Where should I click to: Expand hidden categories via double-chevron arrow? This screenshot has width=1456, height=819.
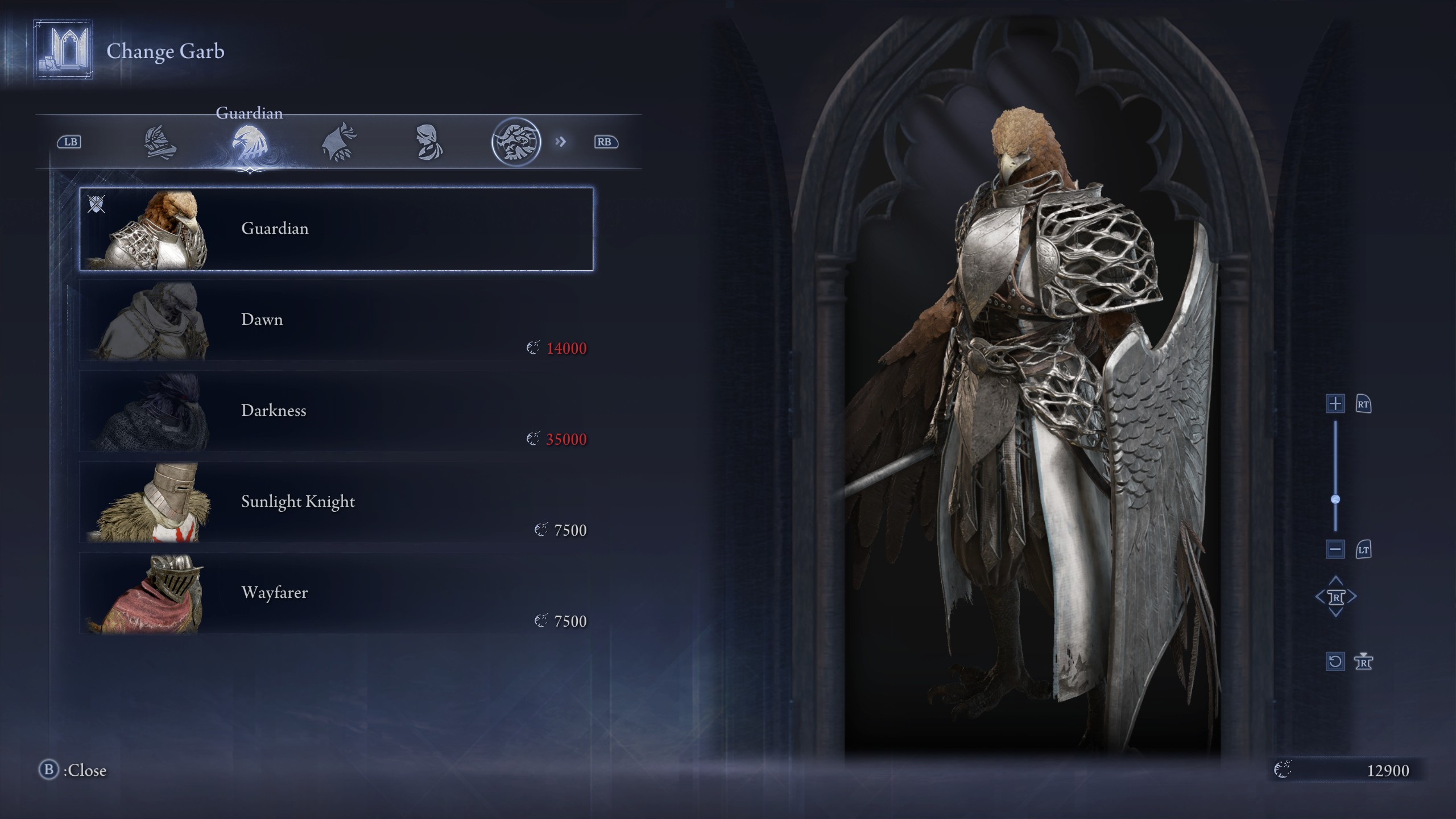point(561,142)
